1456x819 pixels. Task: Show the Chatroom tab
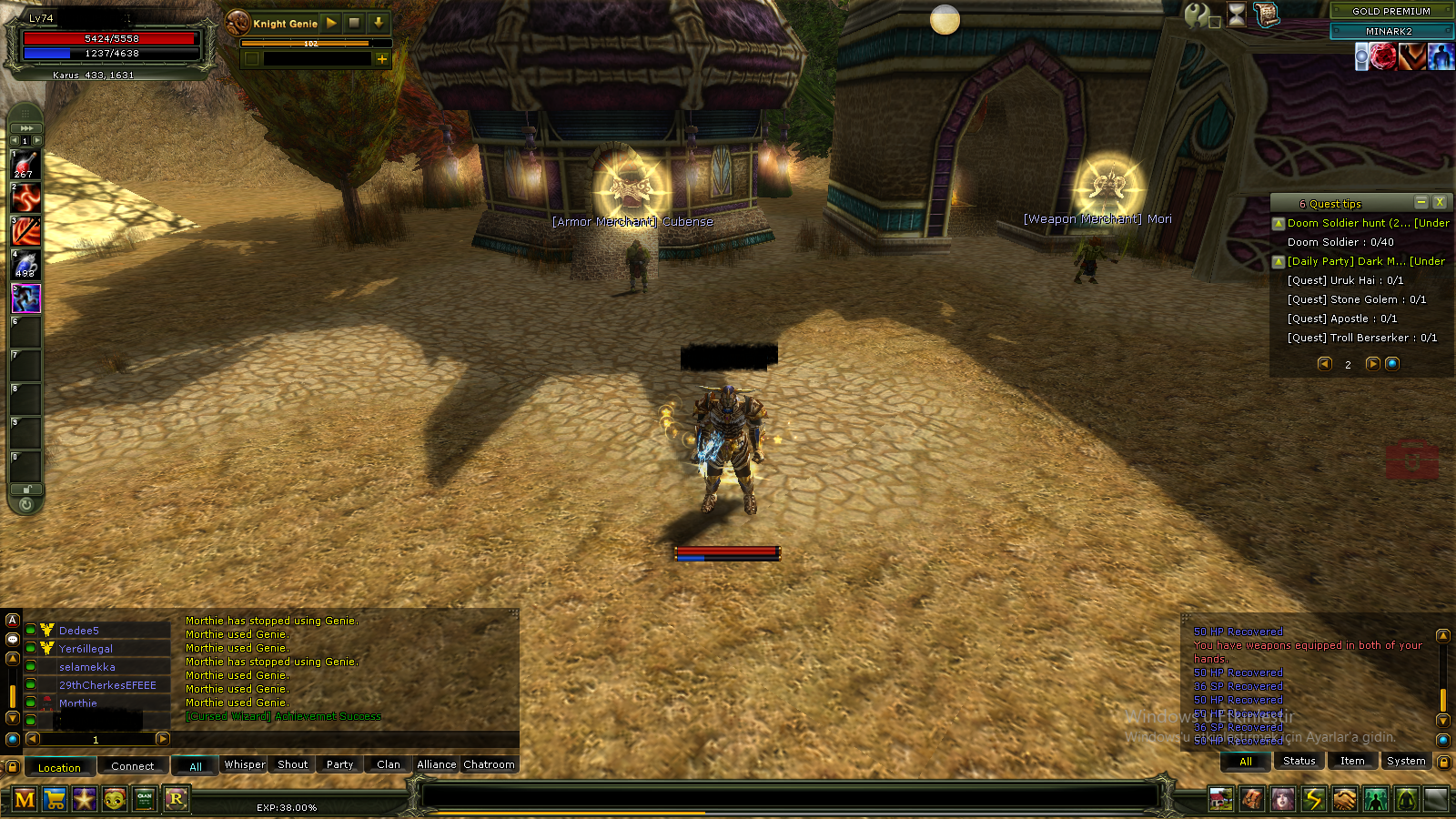[x=489, y=764]
